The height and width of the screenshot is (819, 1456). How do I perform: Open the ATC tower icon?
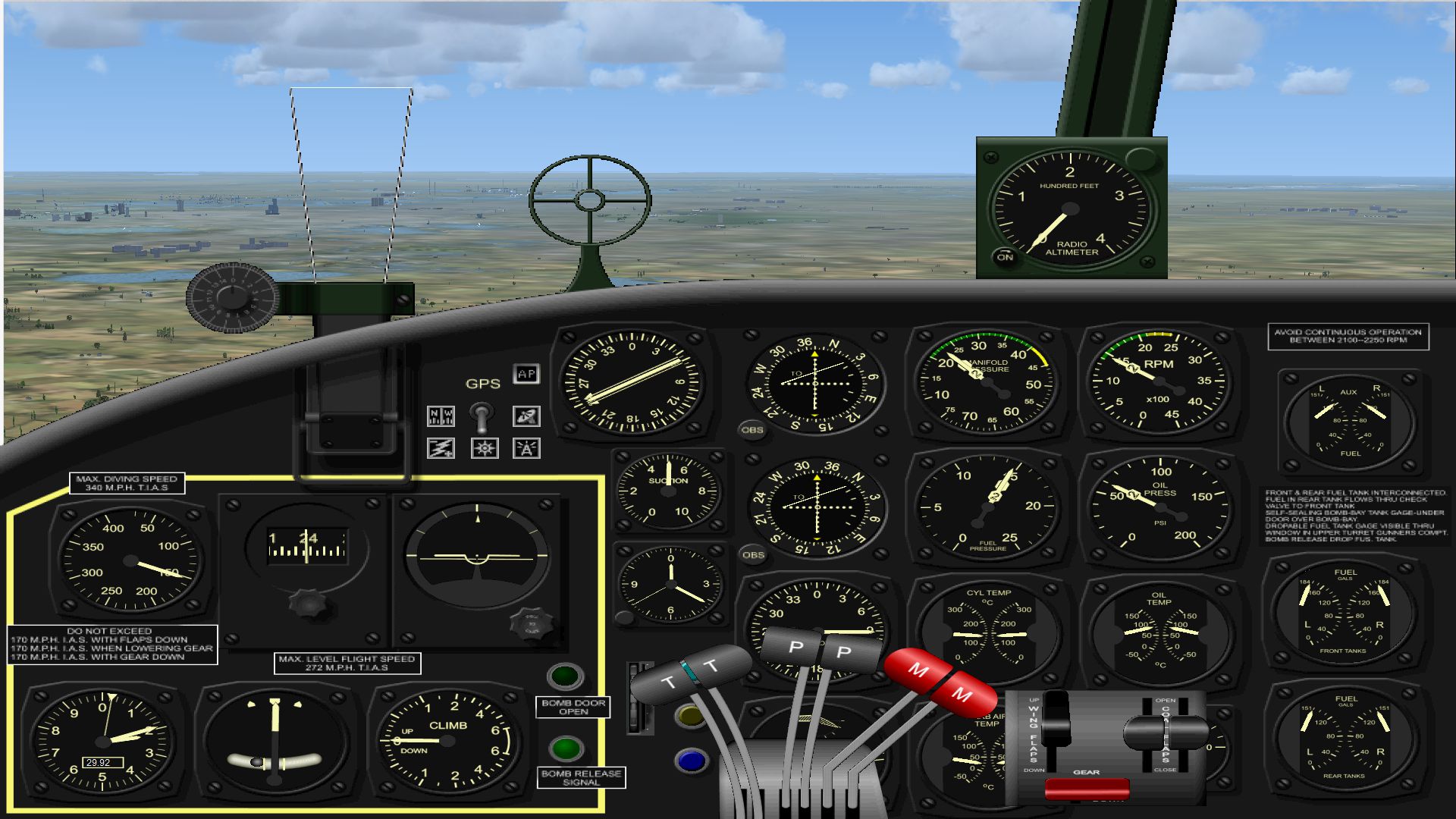click(x=526, y=448)
